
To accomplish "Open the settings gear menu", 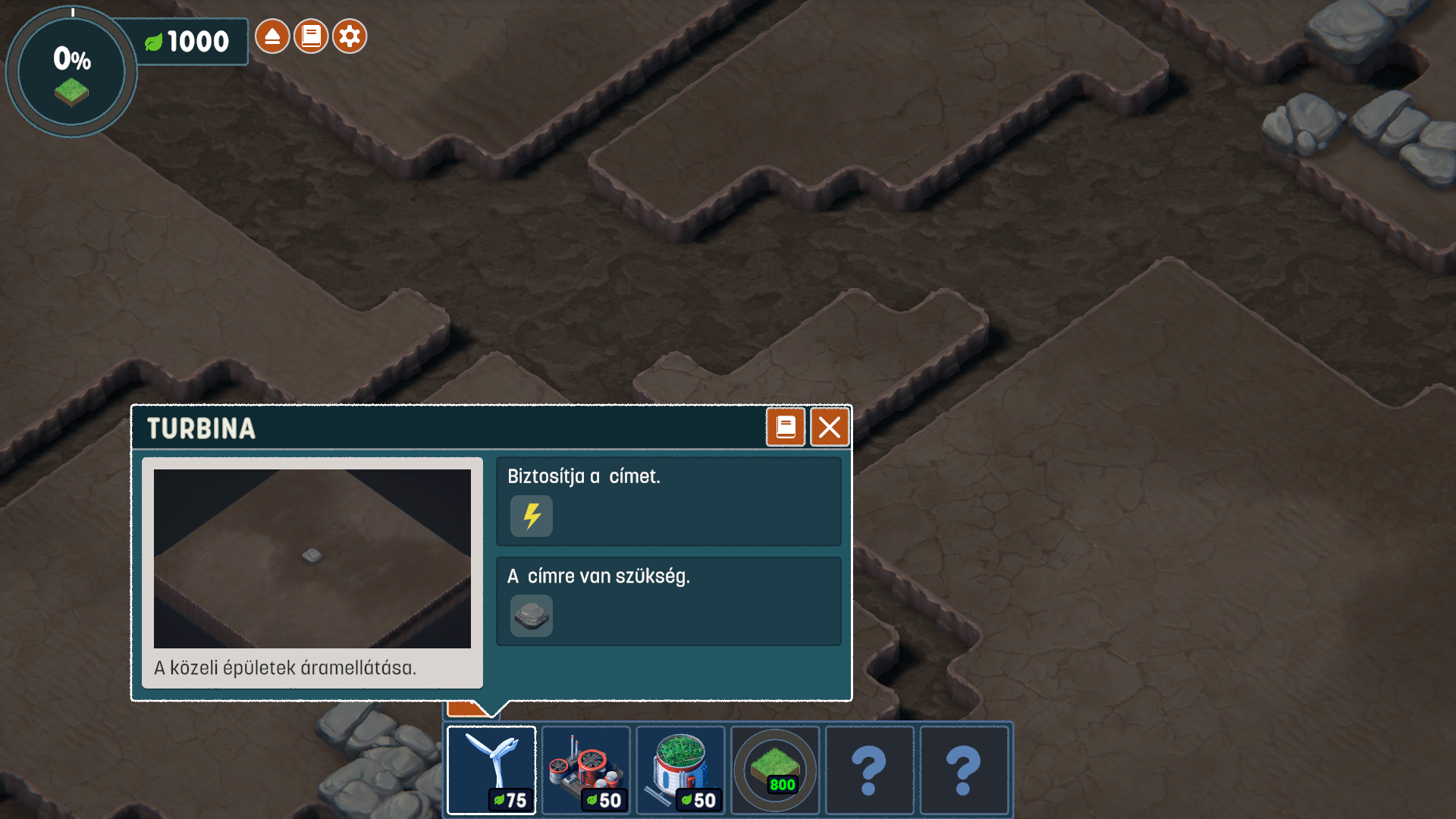I will coord(350,36).
